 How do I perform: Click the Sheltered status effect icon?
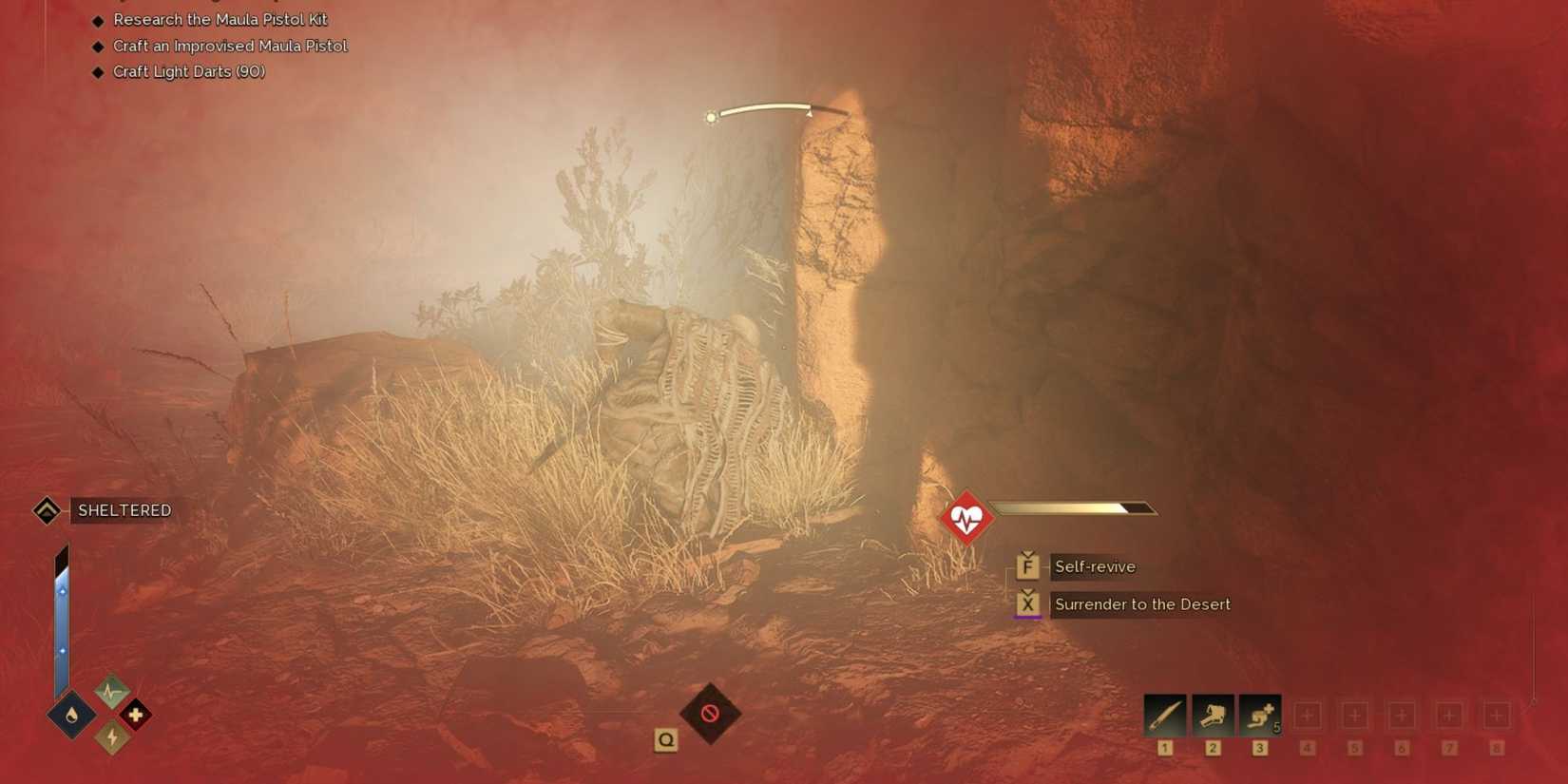[x=47, y=510]
